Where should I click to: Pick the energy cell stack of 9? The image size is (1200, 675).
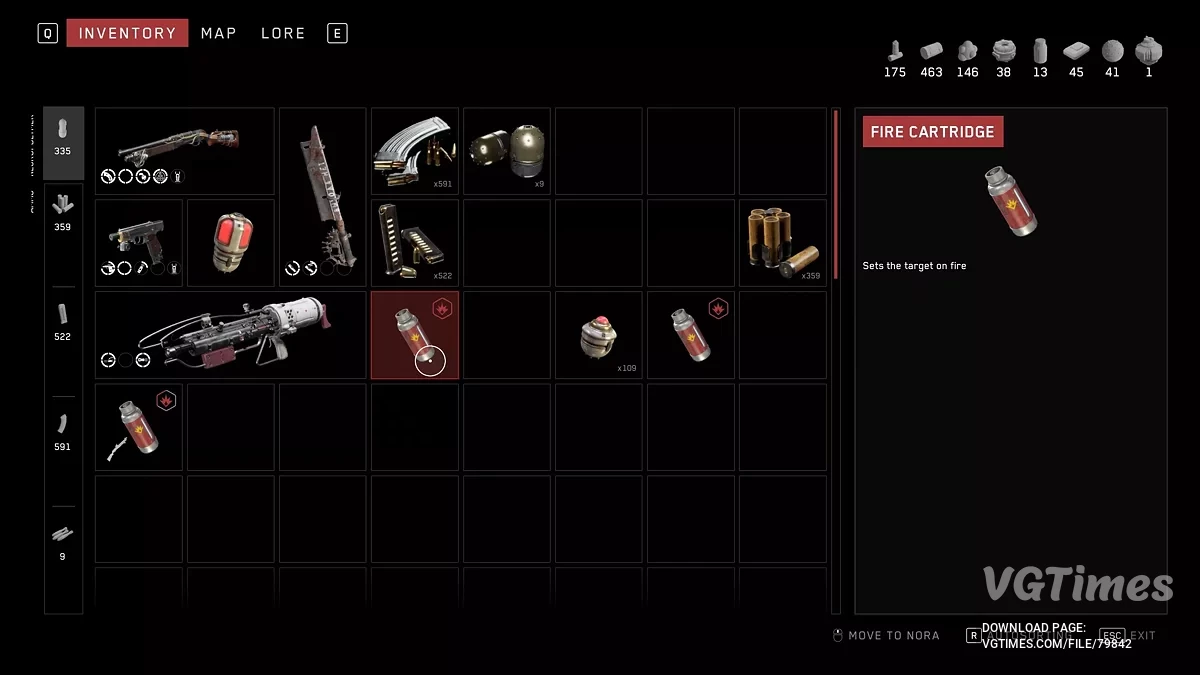506,150
